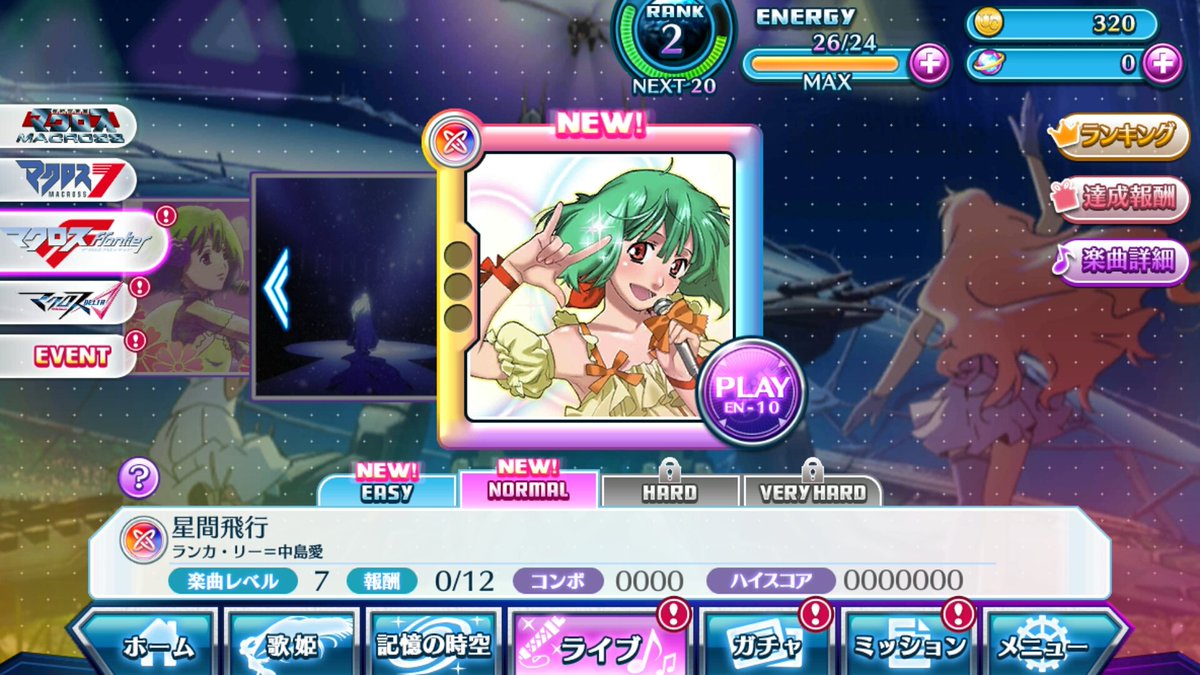The image size is (1200, 675).
Task: Add energy with the plus button
Action: [929, 64]
